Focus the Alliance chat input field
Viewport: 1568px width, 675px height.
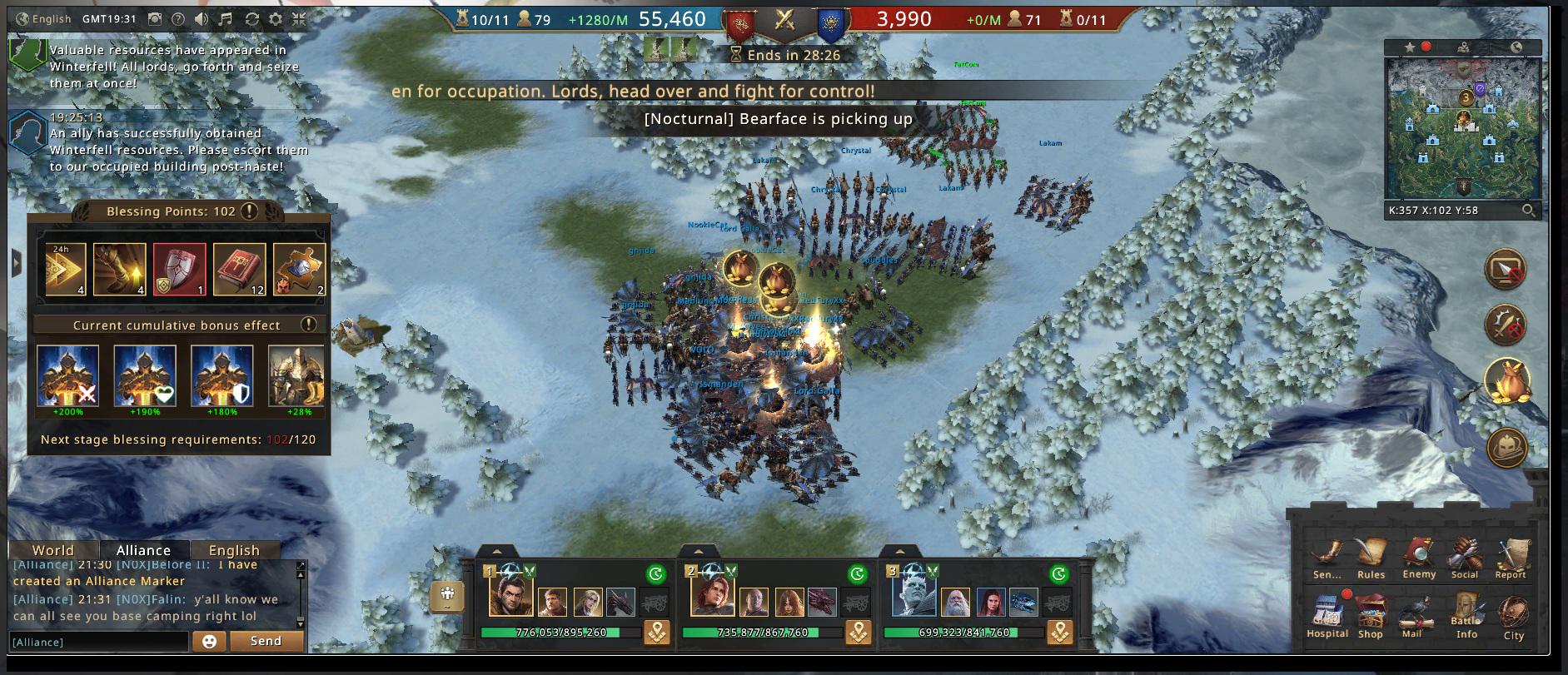pyautogui.click(x=98, y=642)
